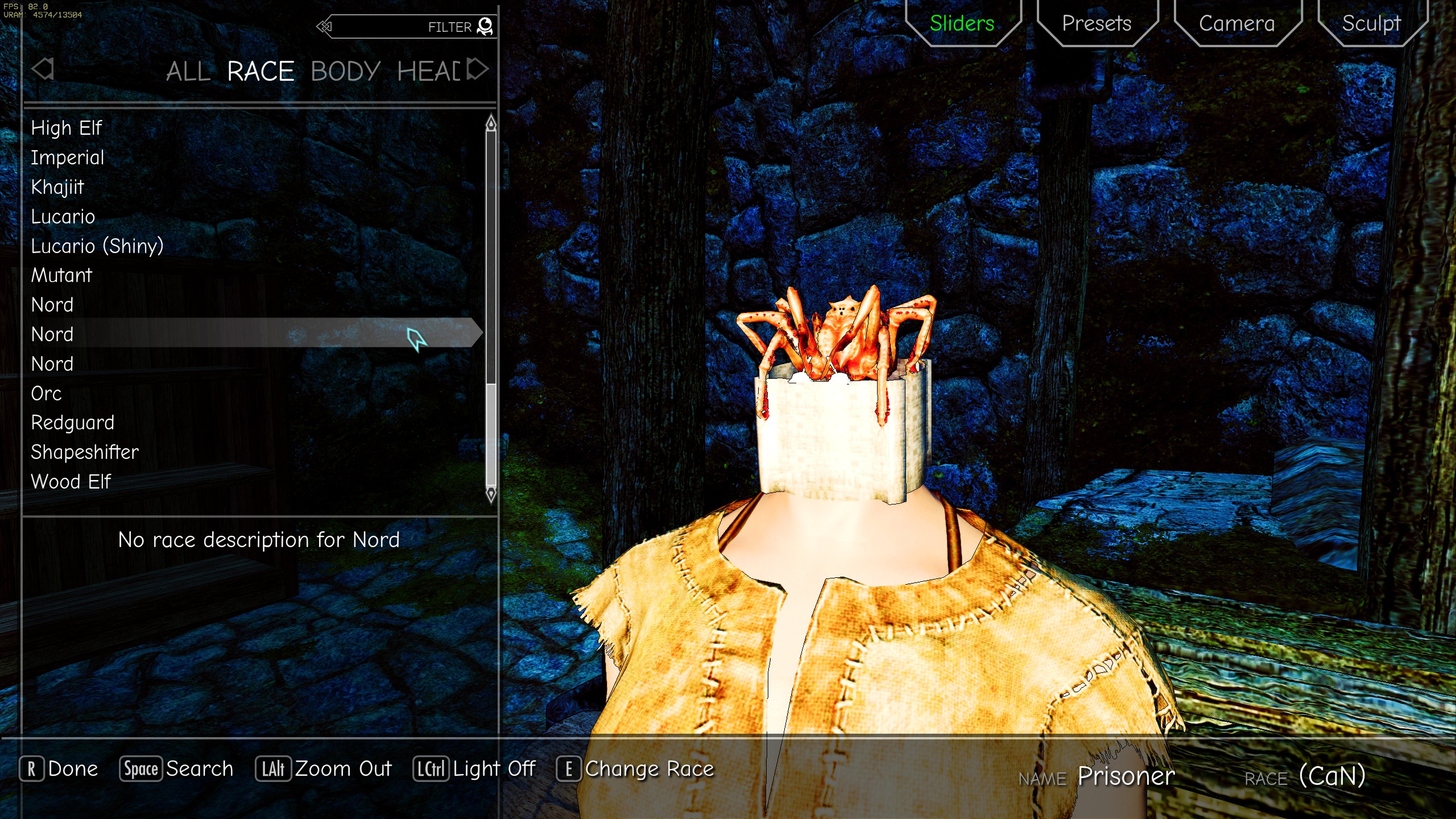Select the RACE category tab
The image size is (1456, 819).
[x=260, y=71]
